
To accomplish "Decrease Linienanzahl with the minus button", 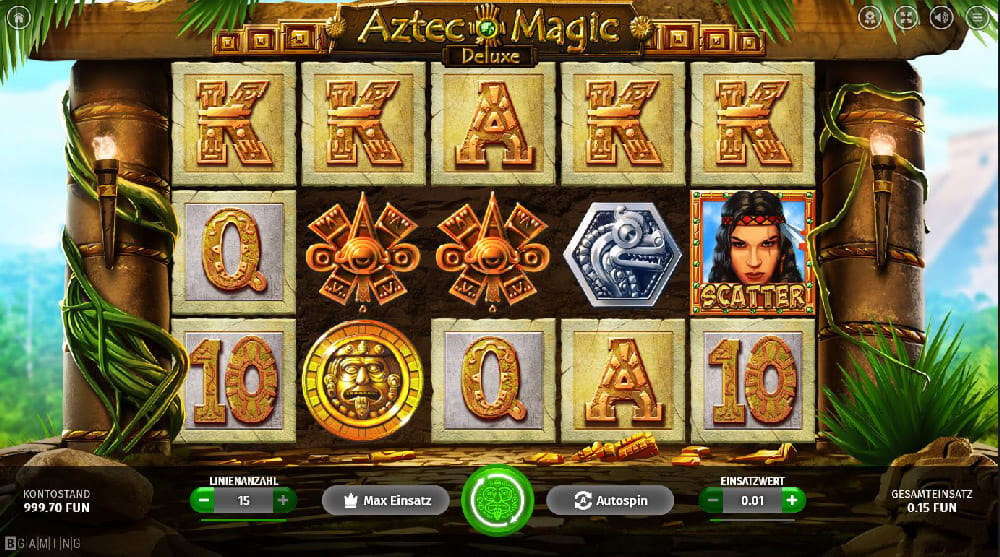I will (203, 500).
